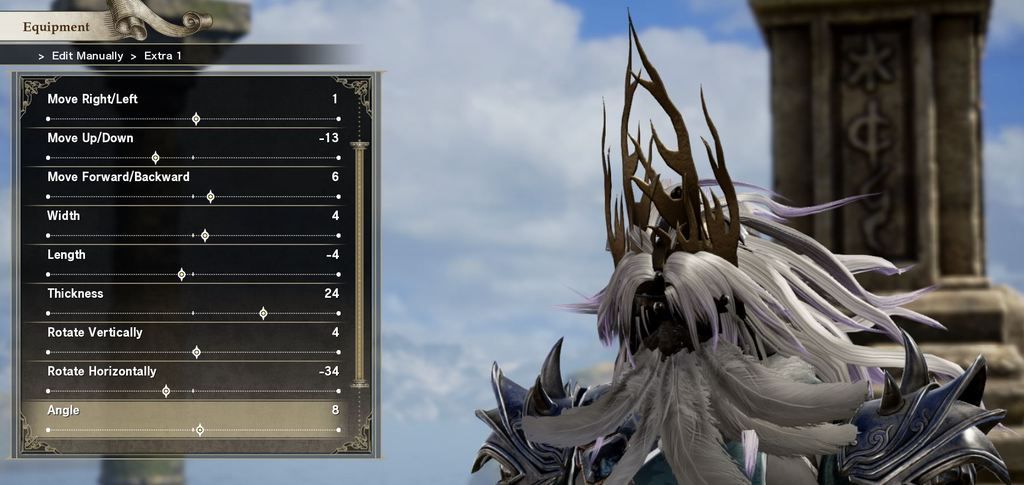This screenshot has width=1024, height=485.
Task: Select the Length adjustment row
Action: [x=193, y=264]
